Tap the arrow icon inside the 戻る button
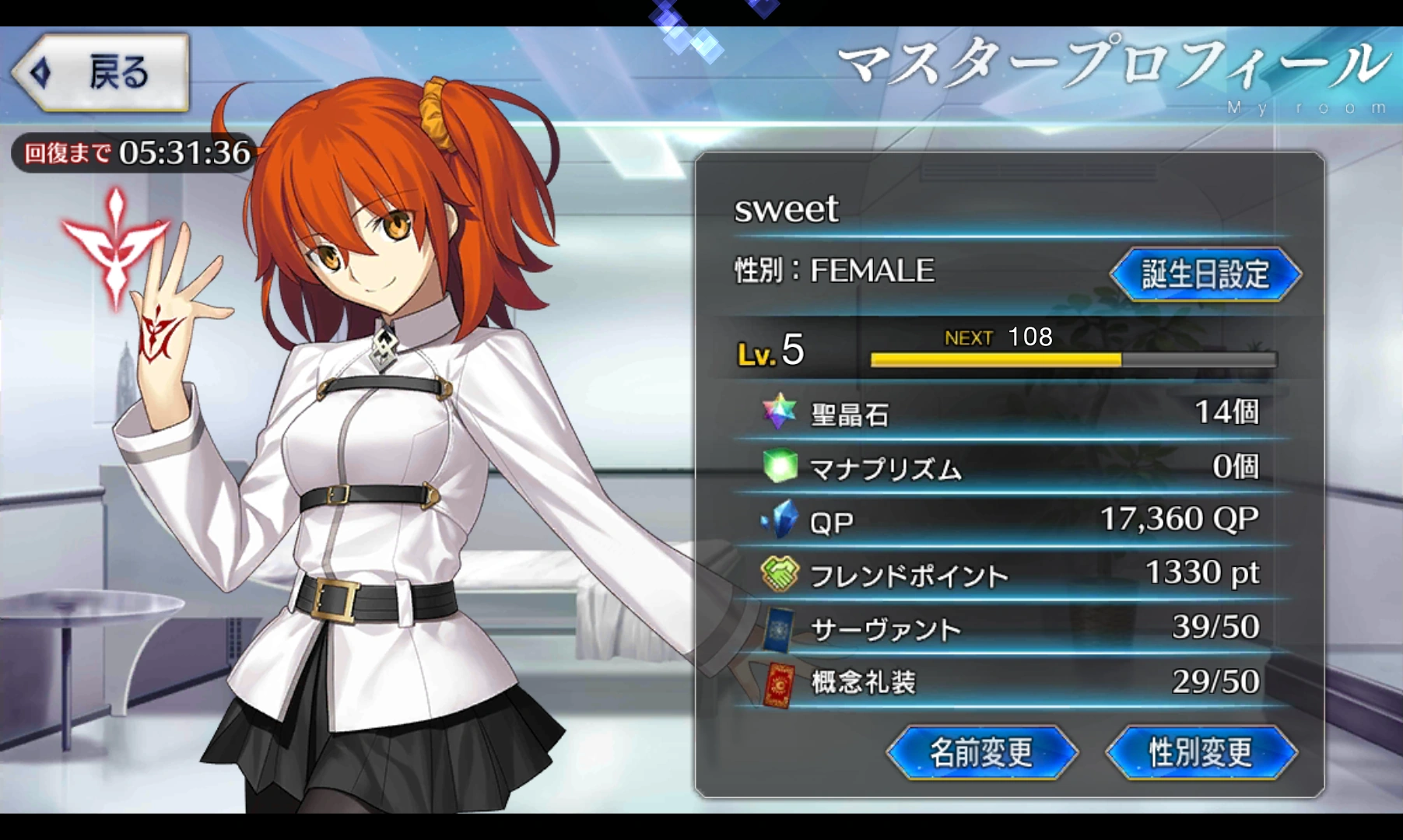Screen dimensions: 1403x840 (39, 74)
